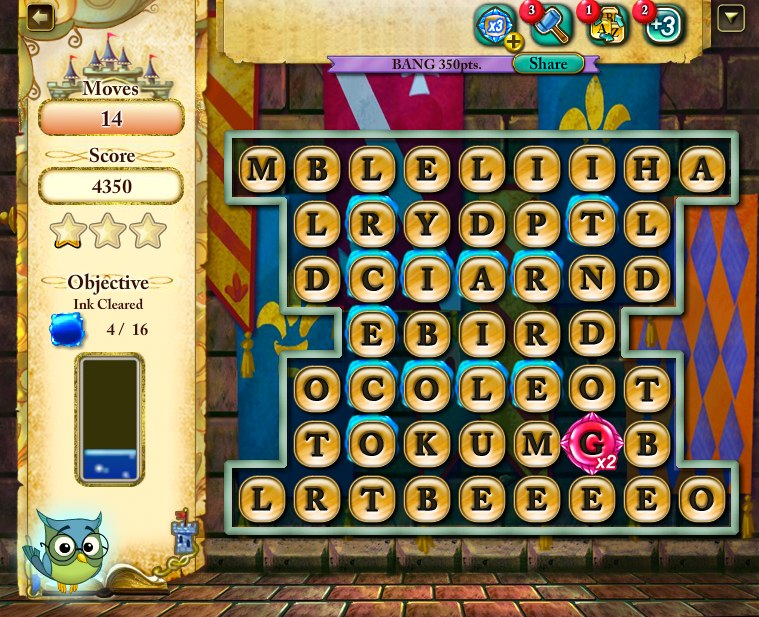Click the back arrow button
The height and width of the screenshot is (617, 759).
tap(40, 18)
